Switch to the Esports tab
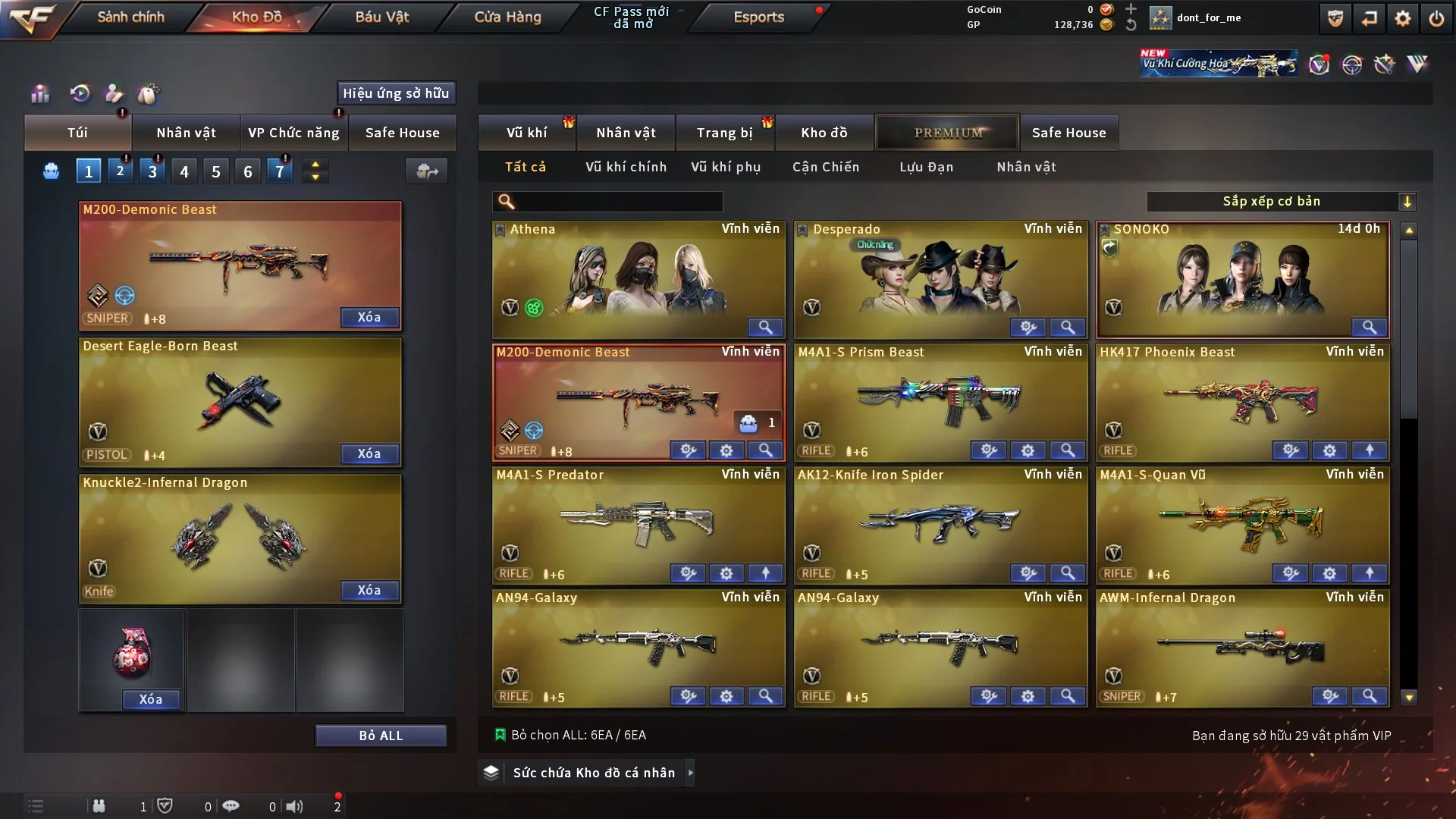1456x819 pixels. [x=758, y=17]
